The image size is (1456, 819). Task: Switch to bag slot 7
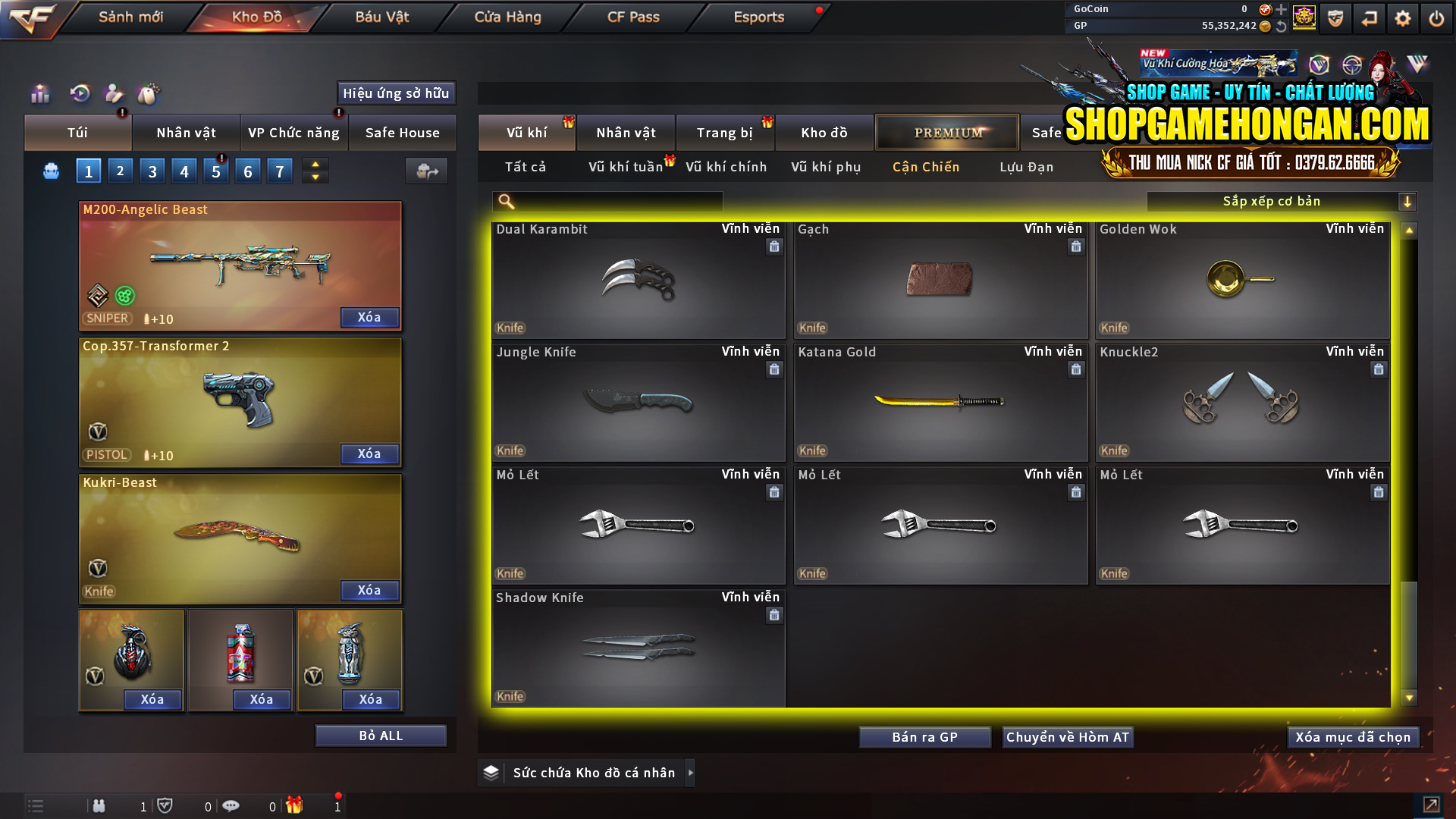279,170
